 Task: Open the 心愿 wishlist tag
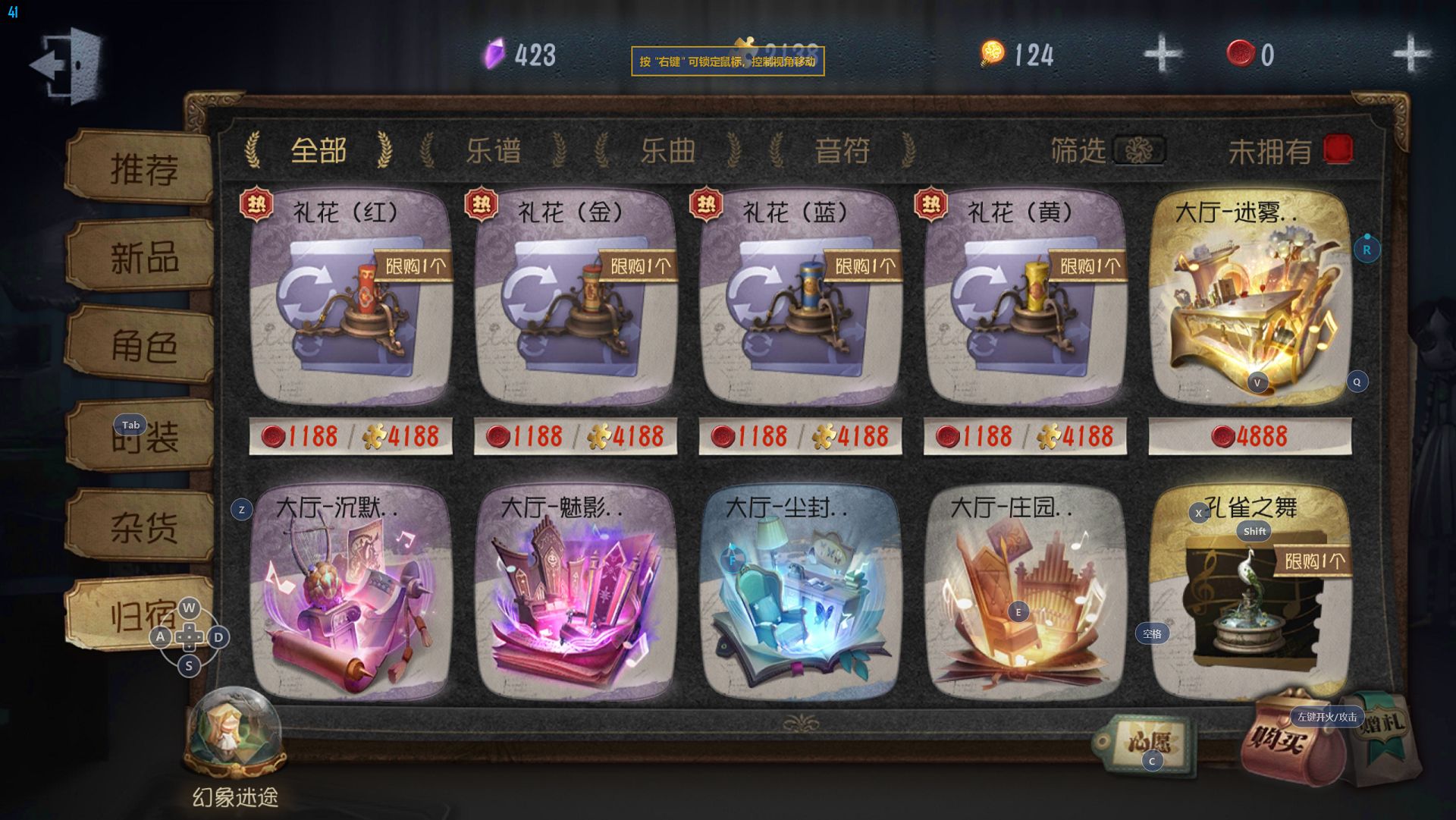point(1147,742)
